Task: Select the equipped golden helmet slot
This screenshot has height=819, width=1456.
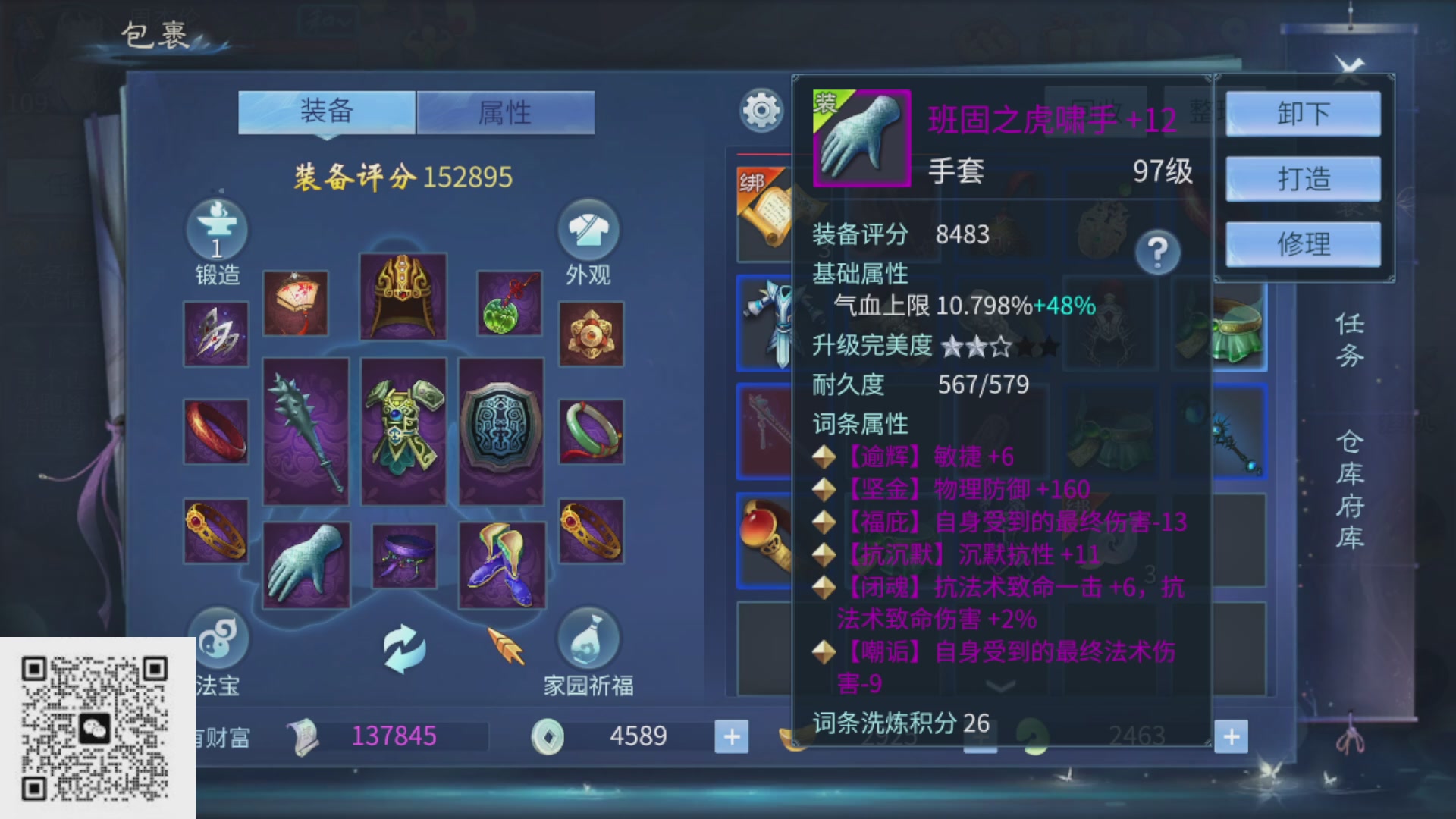Action: coord(404,296)
